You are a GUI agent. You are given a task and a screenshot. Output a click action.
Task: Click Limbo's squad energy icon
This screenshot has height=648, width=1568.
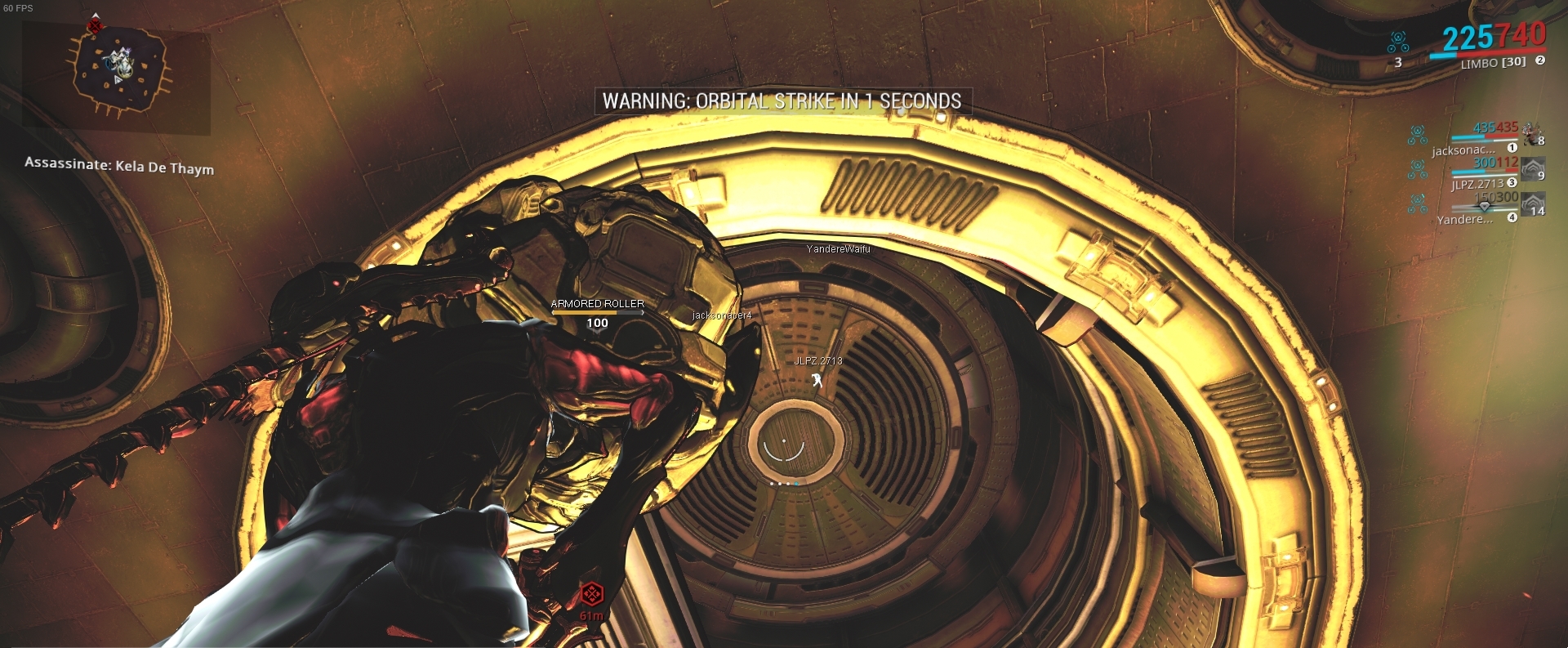pos(1398,39)
